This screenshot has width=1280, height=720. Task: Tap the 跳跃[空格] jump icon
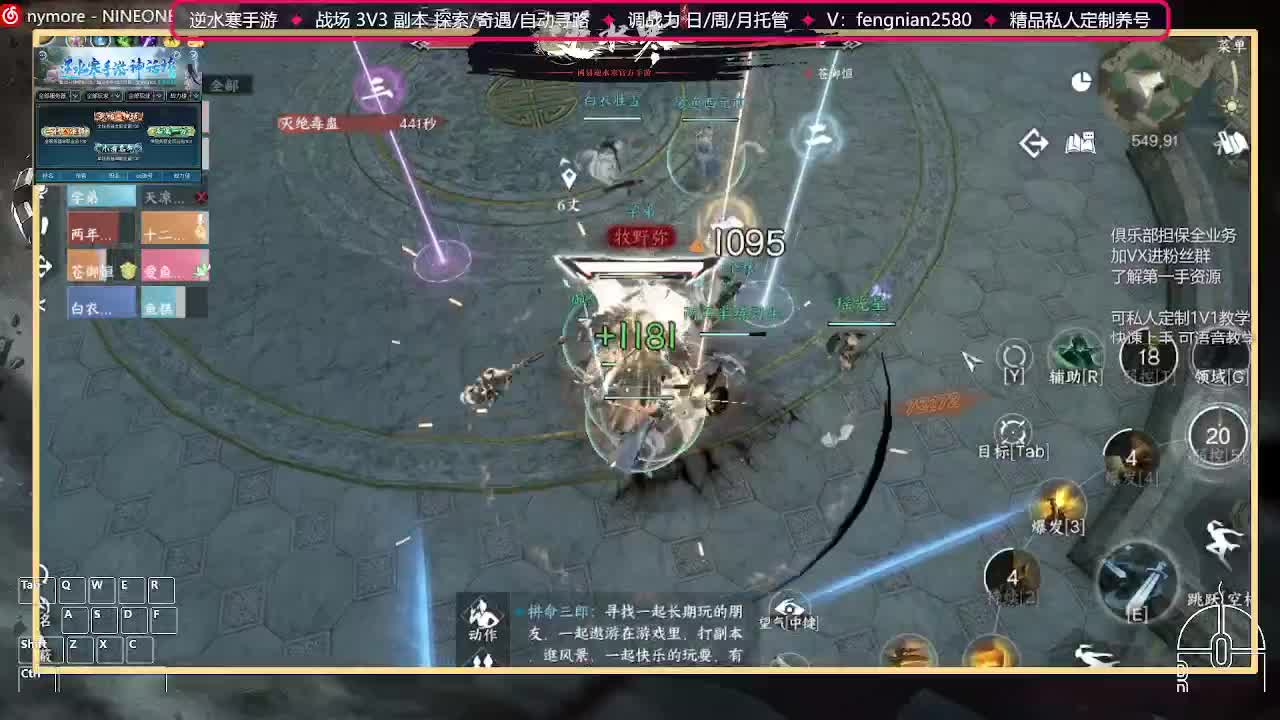click(1222, 538)
